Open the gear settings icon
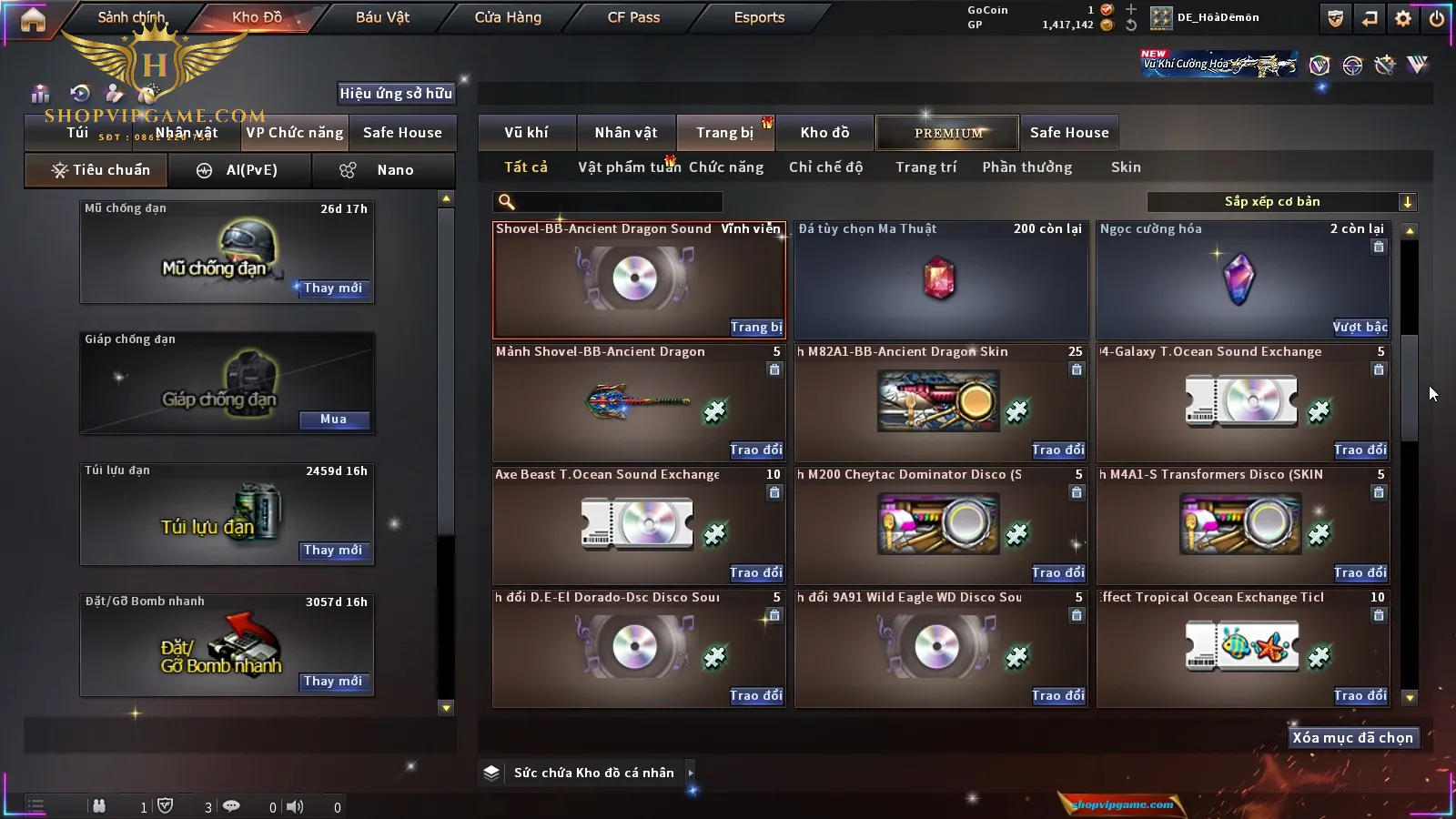1456x819 pixels. coord(1403,18)
